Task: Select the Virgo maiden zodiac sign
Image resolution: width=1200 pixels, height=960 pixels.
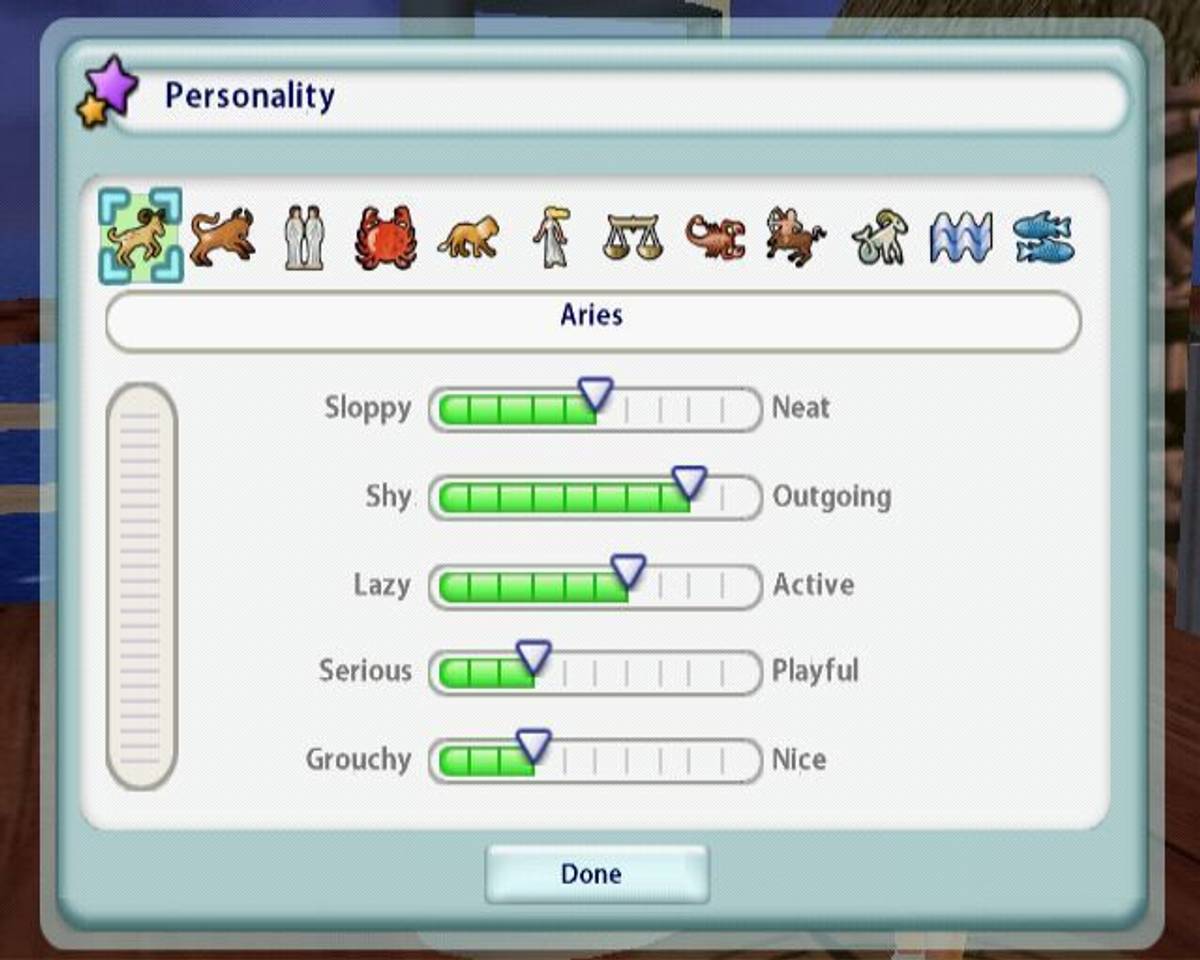Action: pyautogui.click(x=550, y=238)
